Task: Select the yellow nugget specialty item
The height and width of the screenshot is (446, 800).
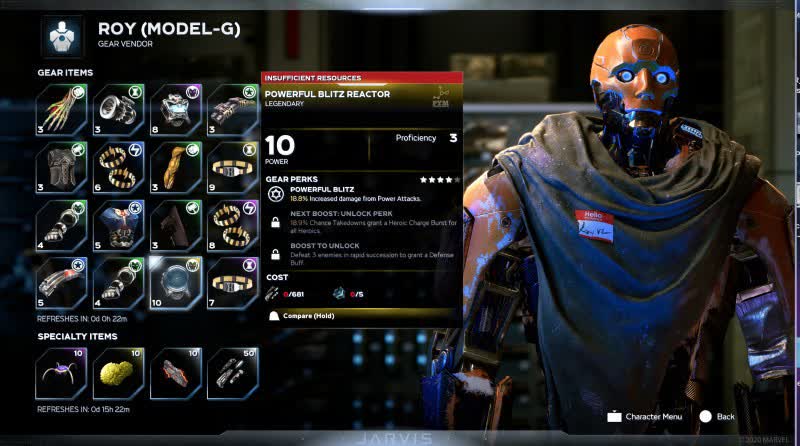Action: pyautogui.click(x=119, y=372)
